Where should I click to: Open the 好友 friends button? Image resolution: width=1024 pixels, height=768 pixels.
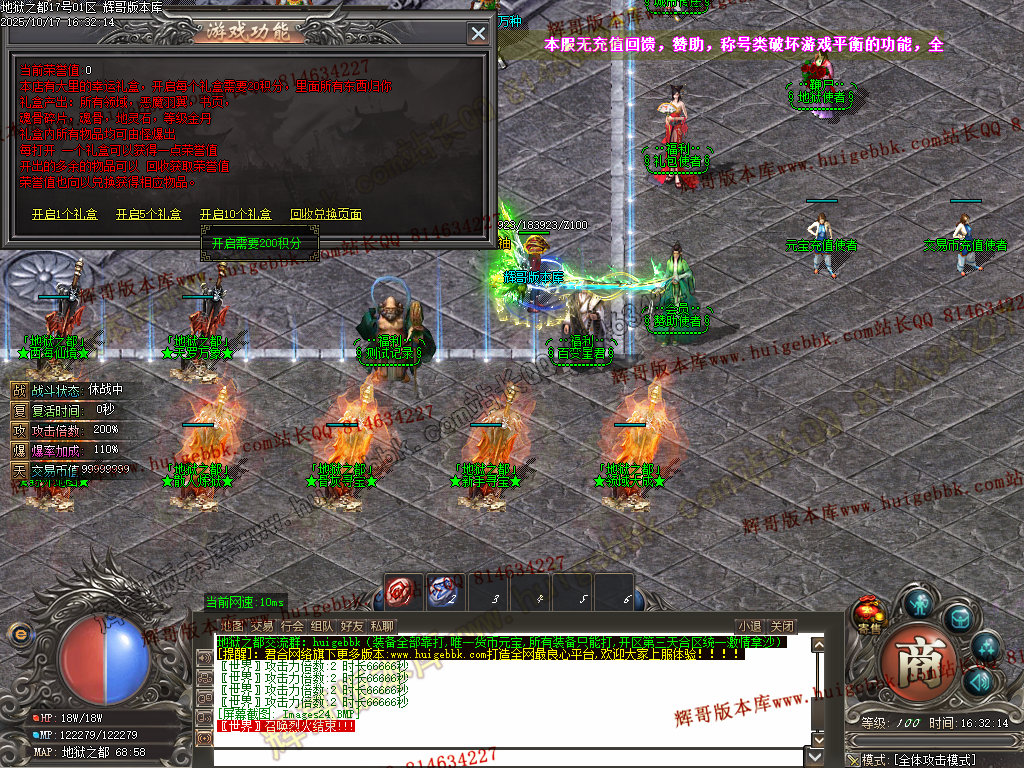click(x=352, y=626)
